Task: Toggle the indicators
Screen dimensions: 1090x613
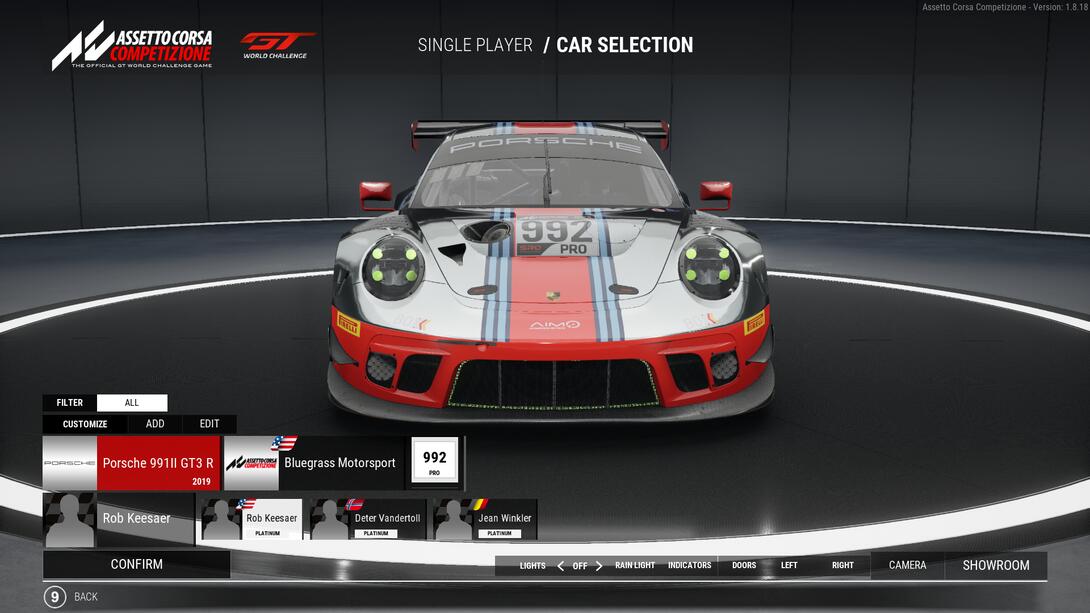Action: coord(689,566)
